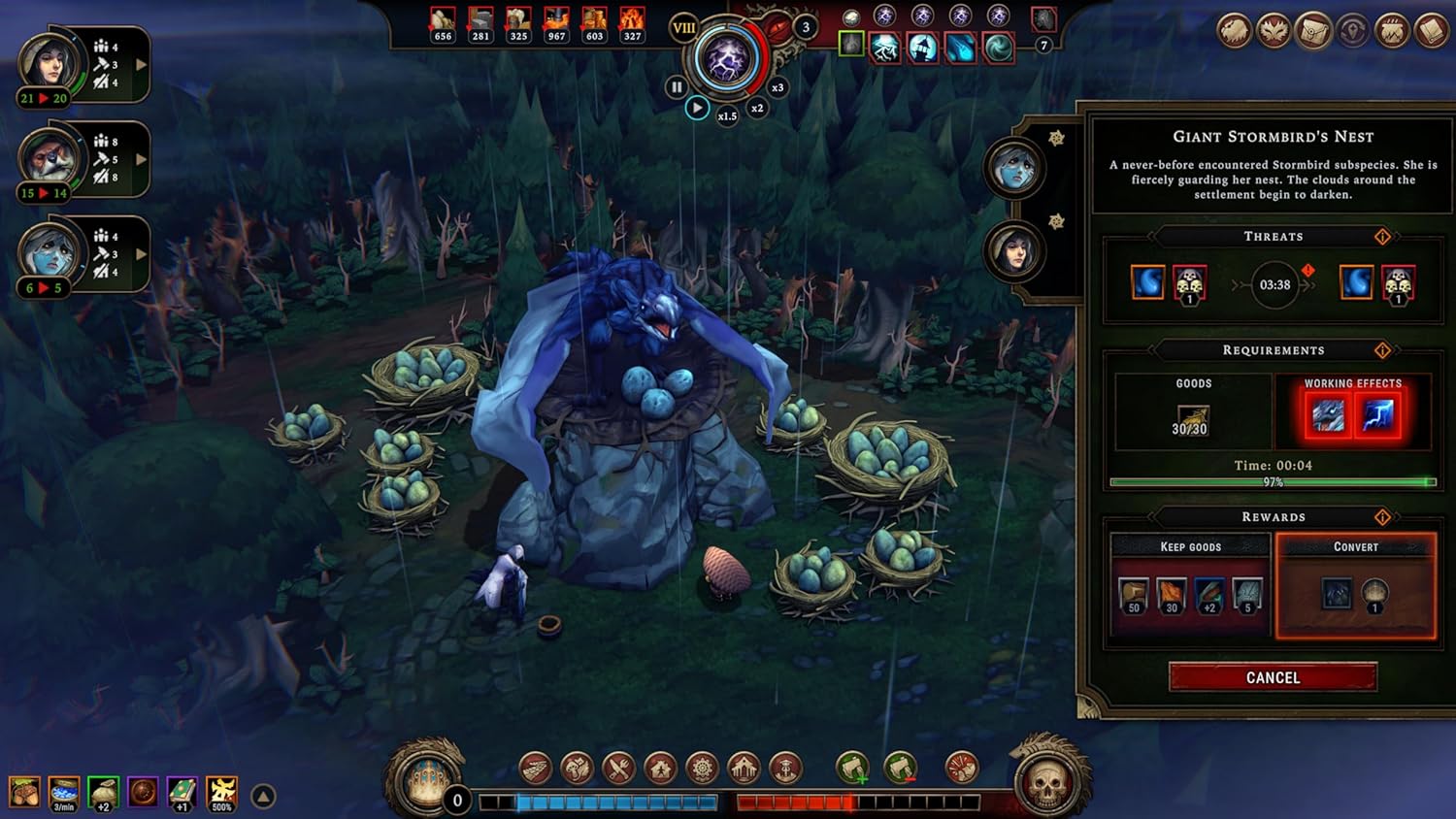Open the Requirements info icon
This screenshot has height=819, width=1456.
point(1382,350)
